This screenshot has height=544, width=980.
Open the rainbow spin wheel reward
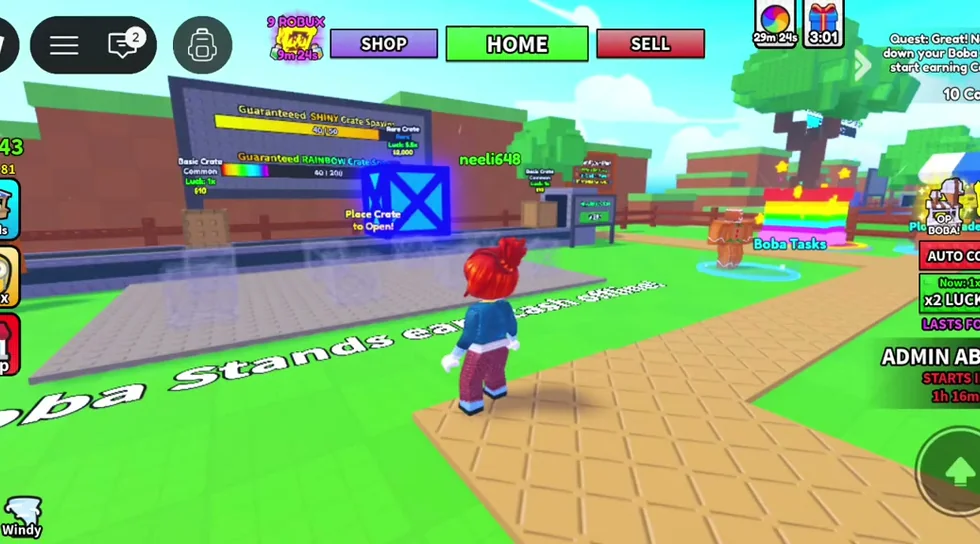[775, 22]
